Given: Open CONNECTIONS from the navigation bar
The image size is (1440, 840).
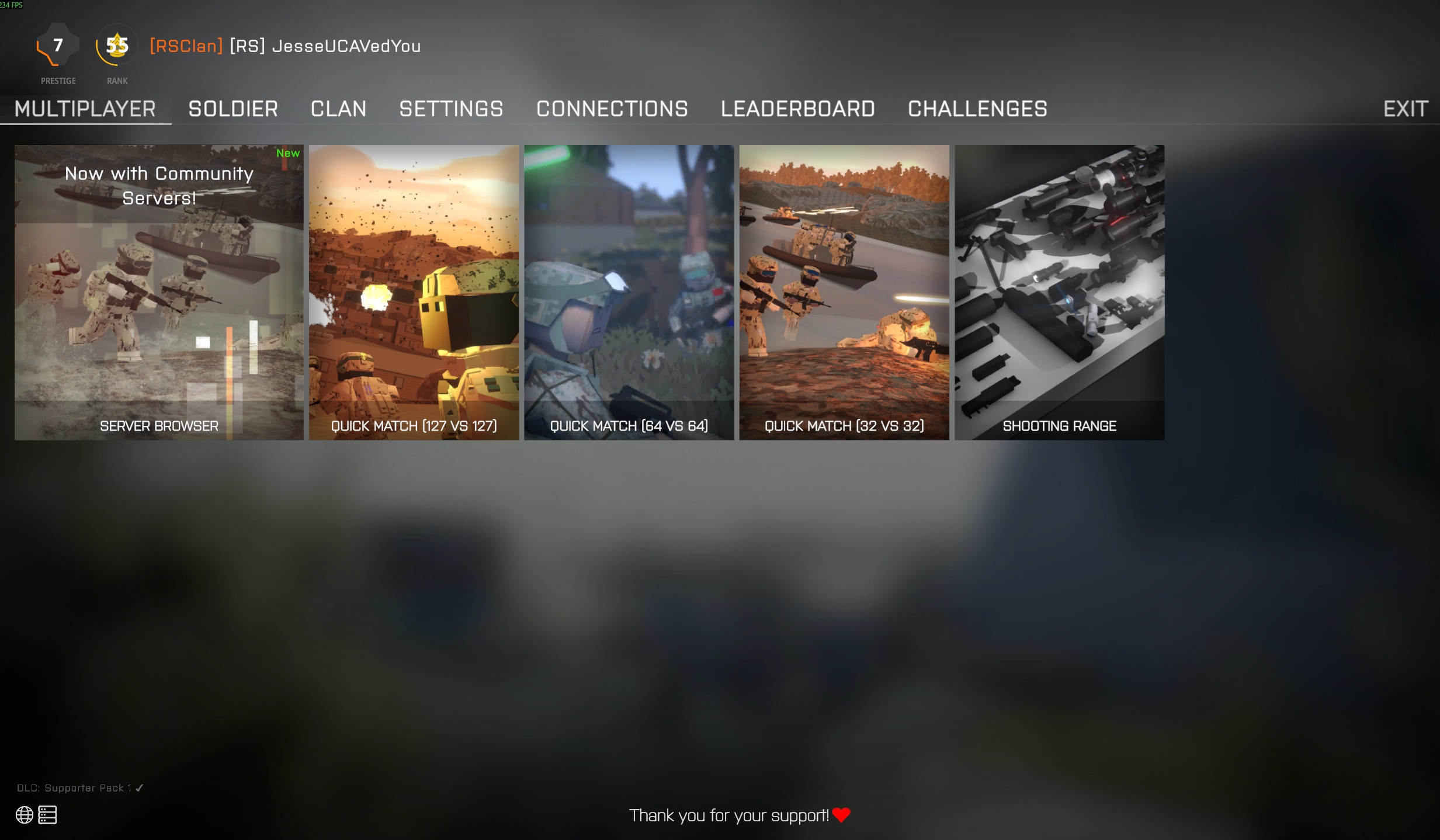Looking at the screenshot, I should tap(612, 109).
